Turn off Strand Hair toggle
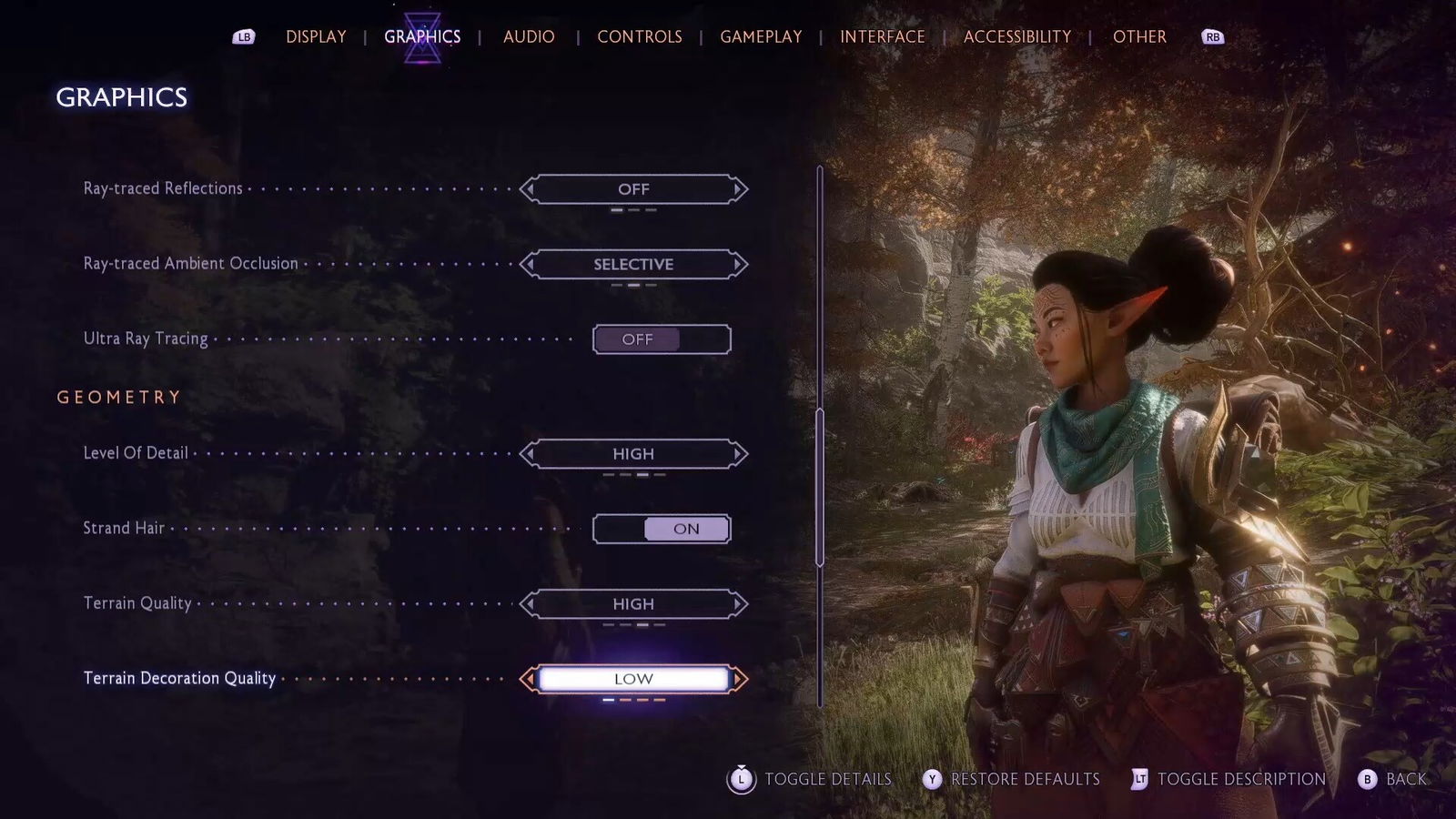Viewport: 1456px width, 819px height. [x=662, y=529]
